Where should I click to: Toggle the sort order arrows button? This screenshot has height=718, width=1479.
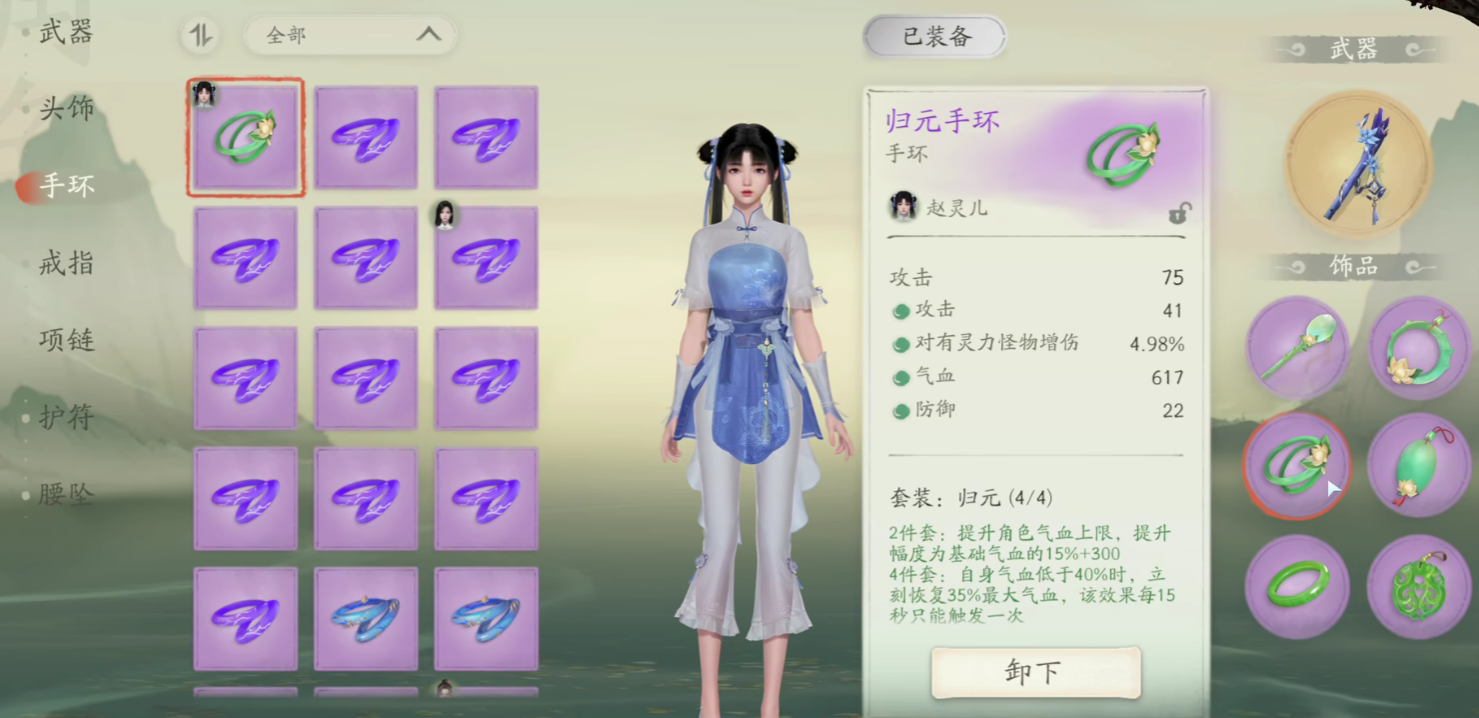point(201,36)
